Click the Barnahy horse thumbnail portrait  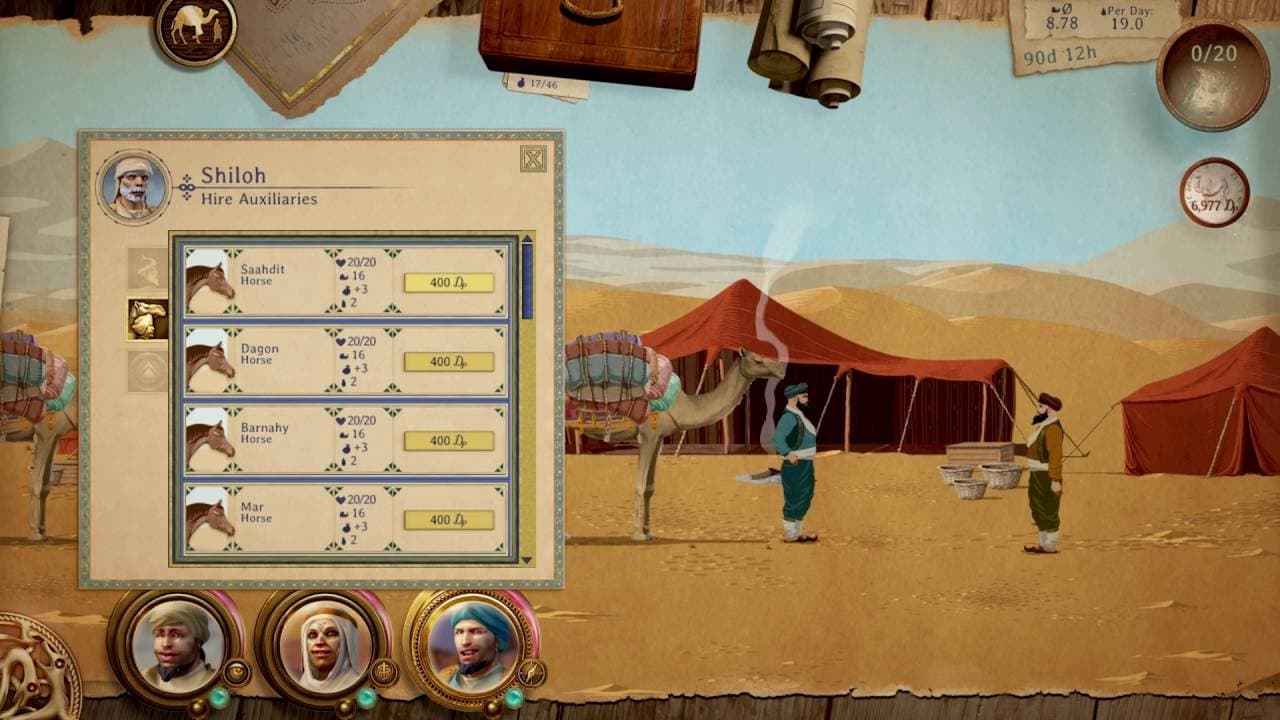tap(205, 440)
